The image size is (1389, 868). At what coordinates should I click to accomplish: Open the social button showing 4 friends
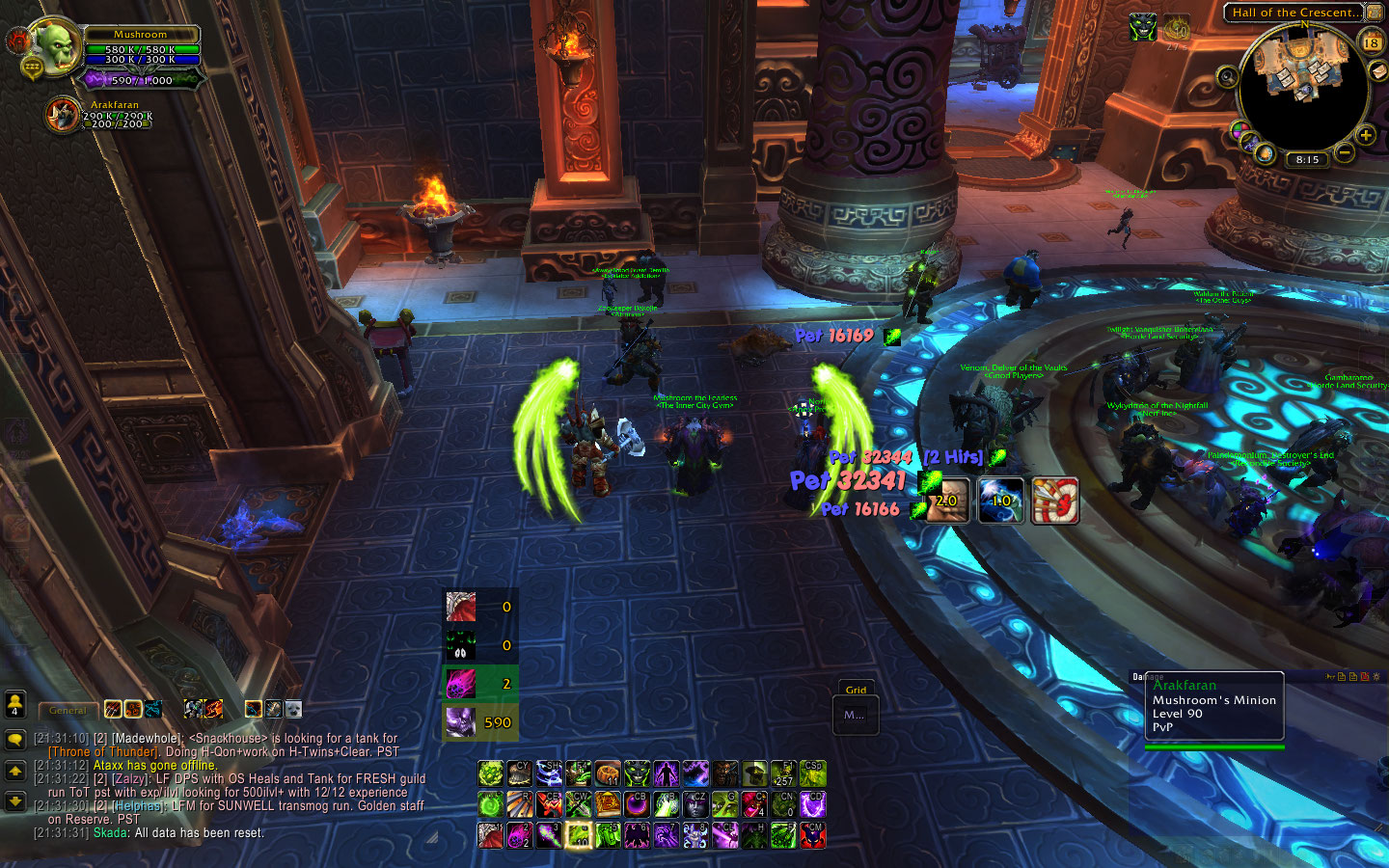(x=14, y=706)
